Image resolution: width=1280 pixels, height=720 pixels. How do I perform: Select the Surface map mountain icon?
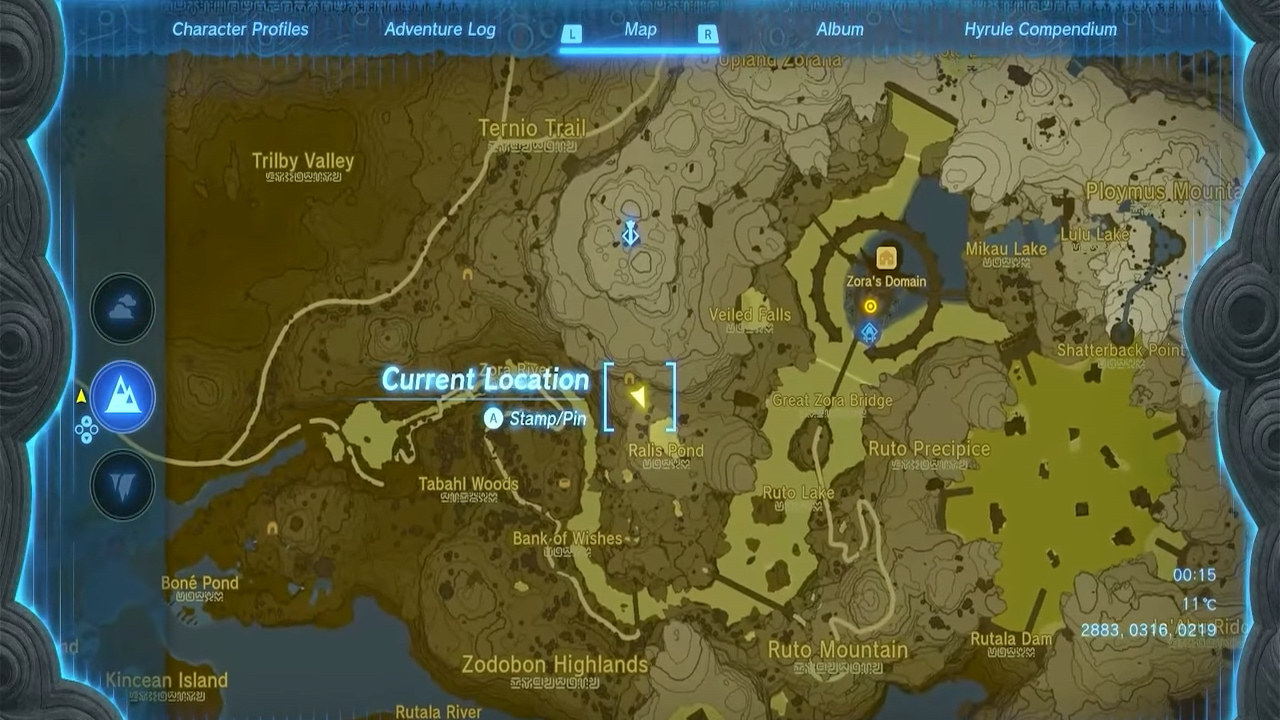(x=122, y=397)
